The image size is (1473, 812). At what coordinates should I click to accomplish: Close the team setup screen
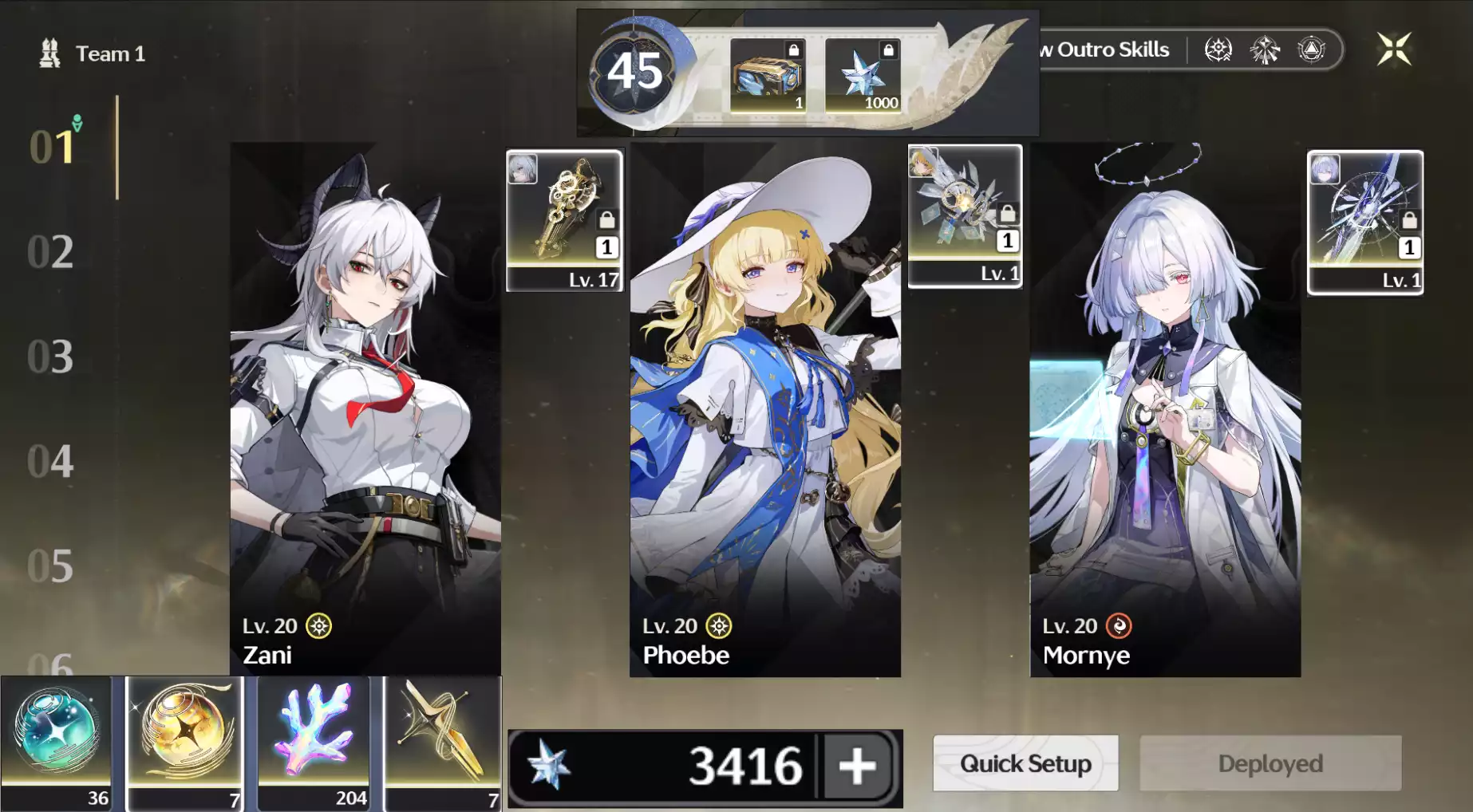[1393, 49]
